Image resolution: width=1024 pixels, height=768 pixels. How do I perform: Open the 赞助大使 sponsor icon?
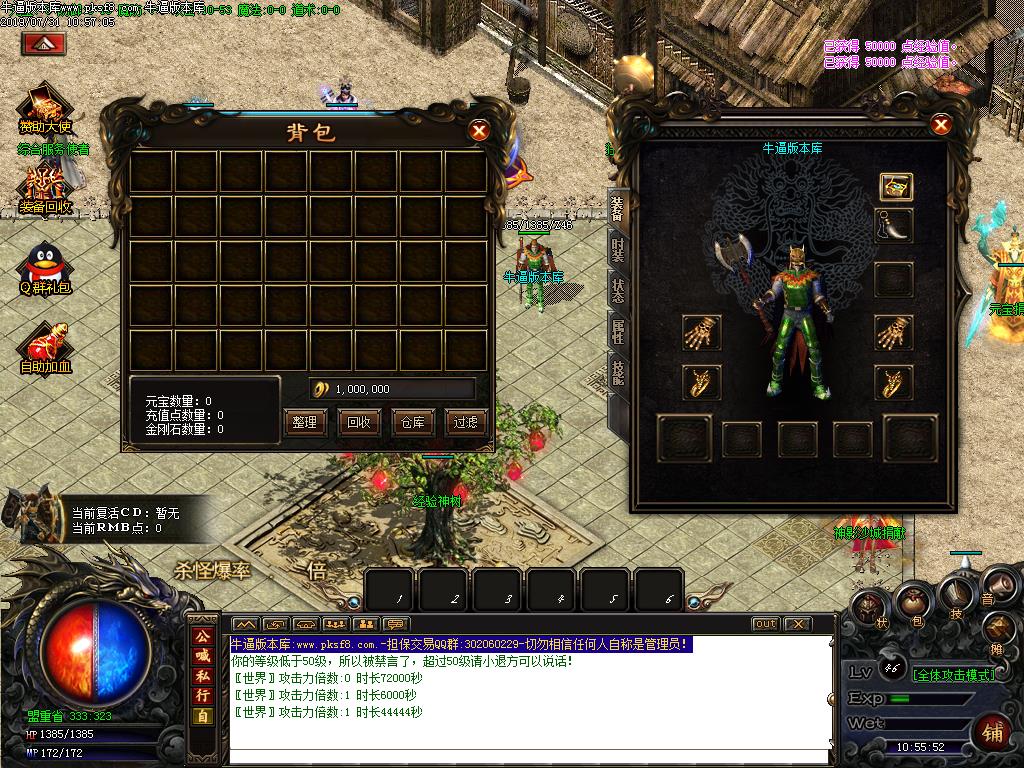tap(45, 109)
